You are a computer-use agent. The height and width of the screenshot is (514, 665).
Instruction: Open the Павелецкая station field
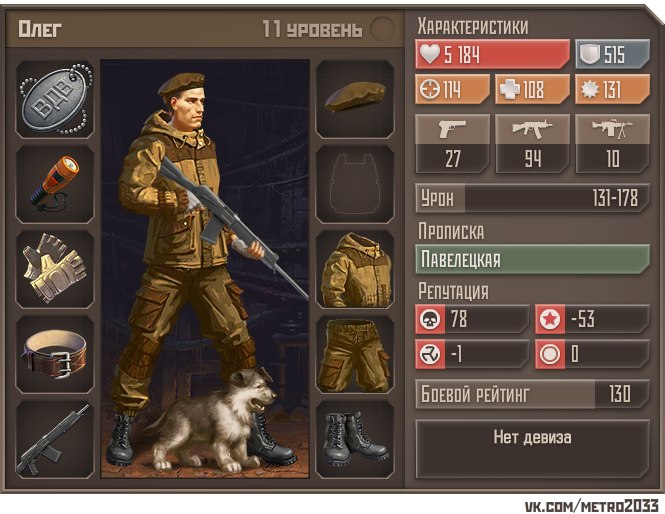coord(533,260)
